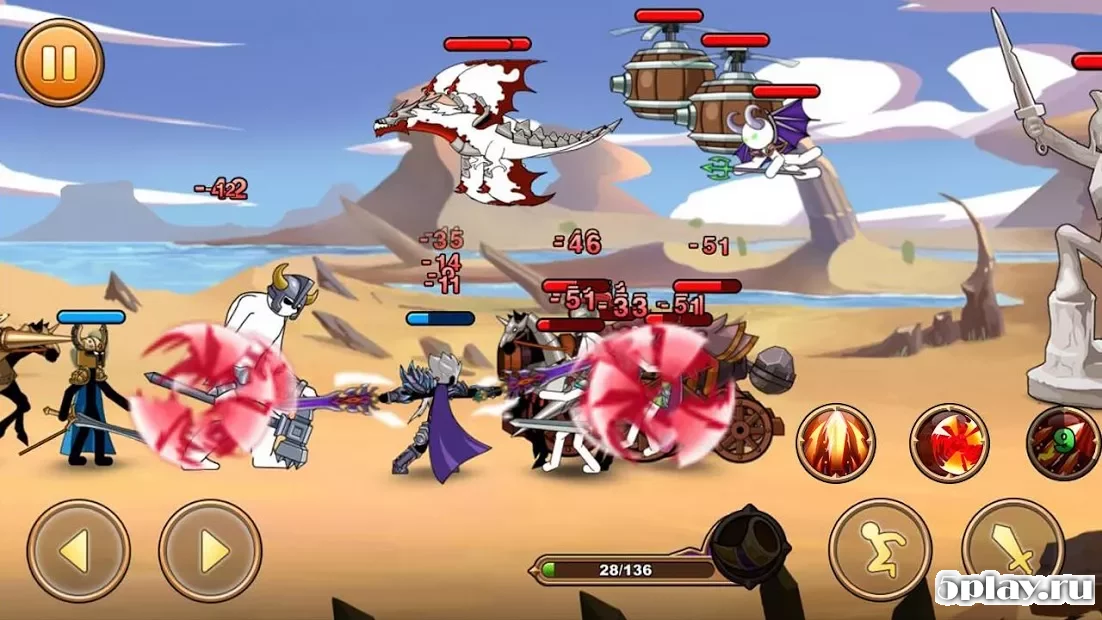Tap the left arrow movement button
The width and height of the screenshot is (1102, 620).
[x=78, y=551]
